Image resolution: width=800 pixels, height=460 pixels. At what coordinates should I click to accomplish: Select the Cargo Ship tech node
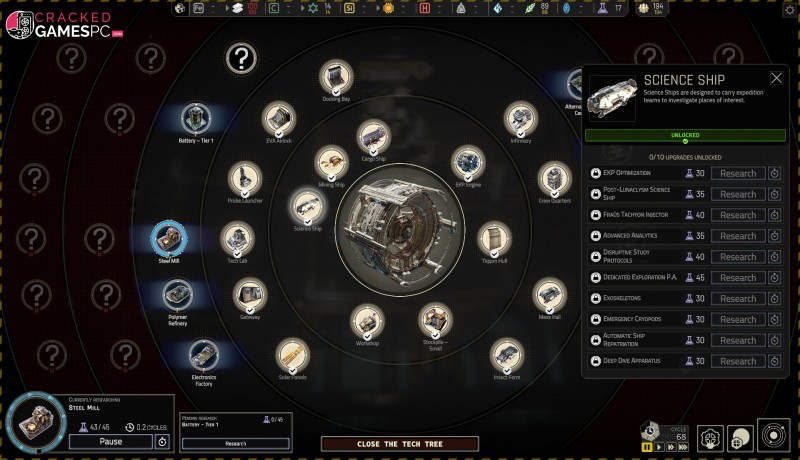coord(373,136)
